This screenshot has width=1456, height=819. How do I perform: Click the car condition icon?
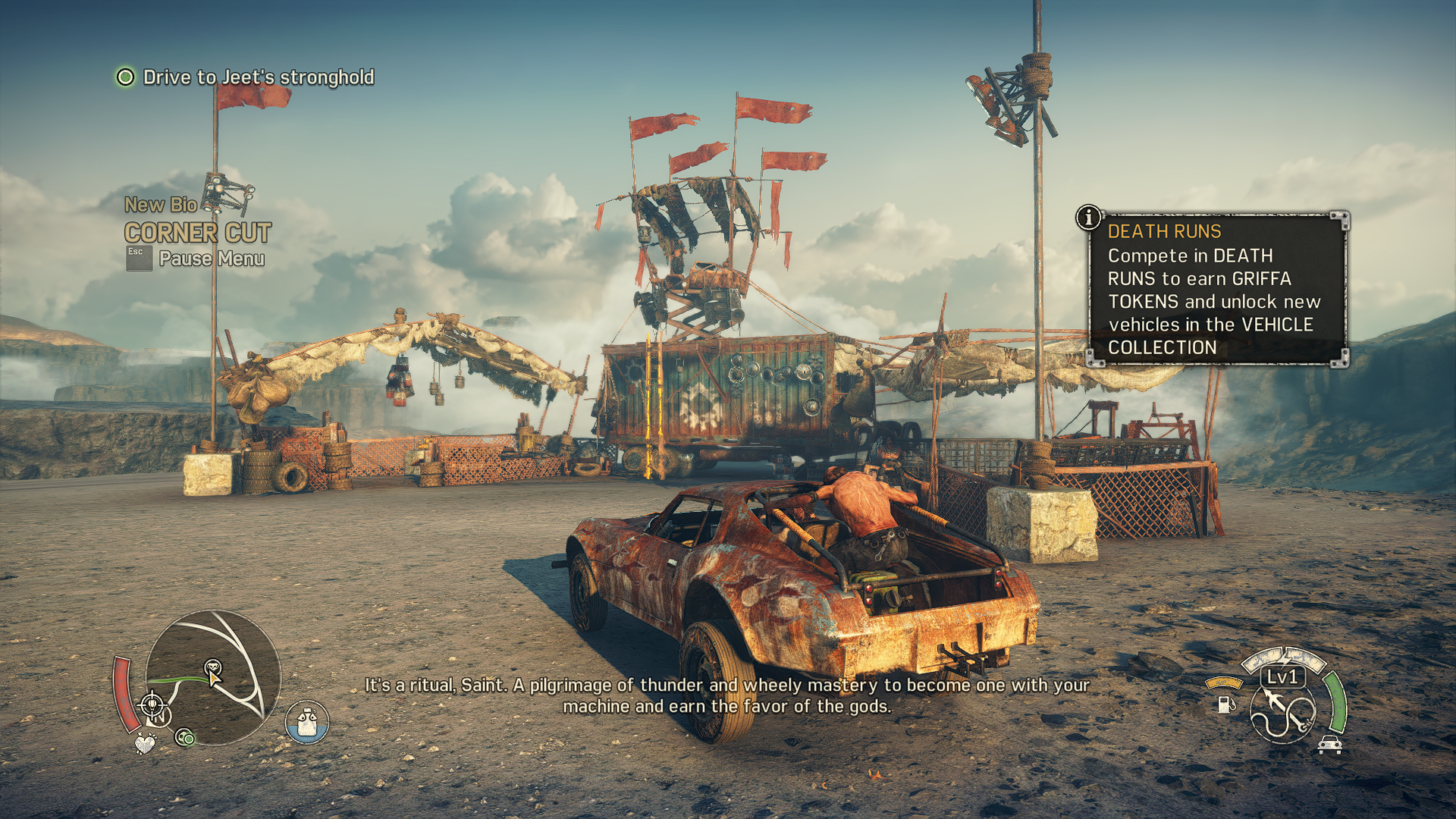click(1330, 745)
